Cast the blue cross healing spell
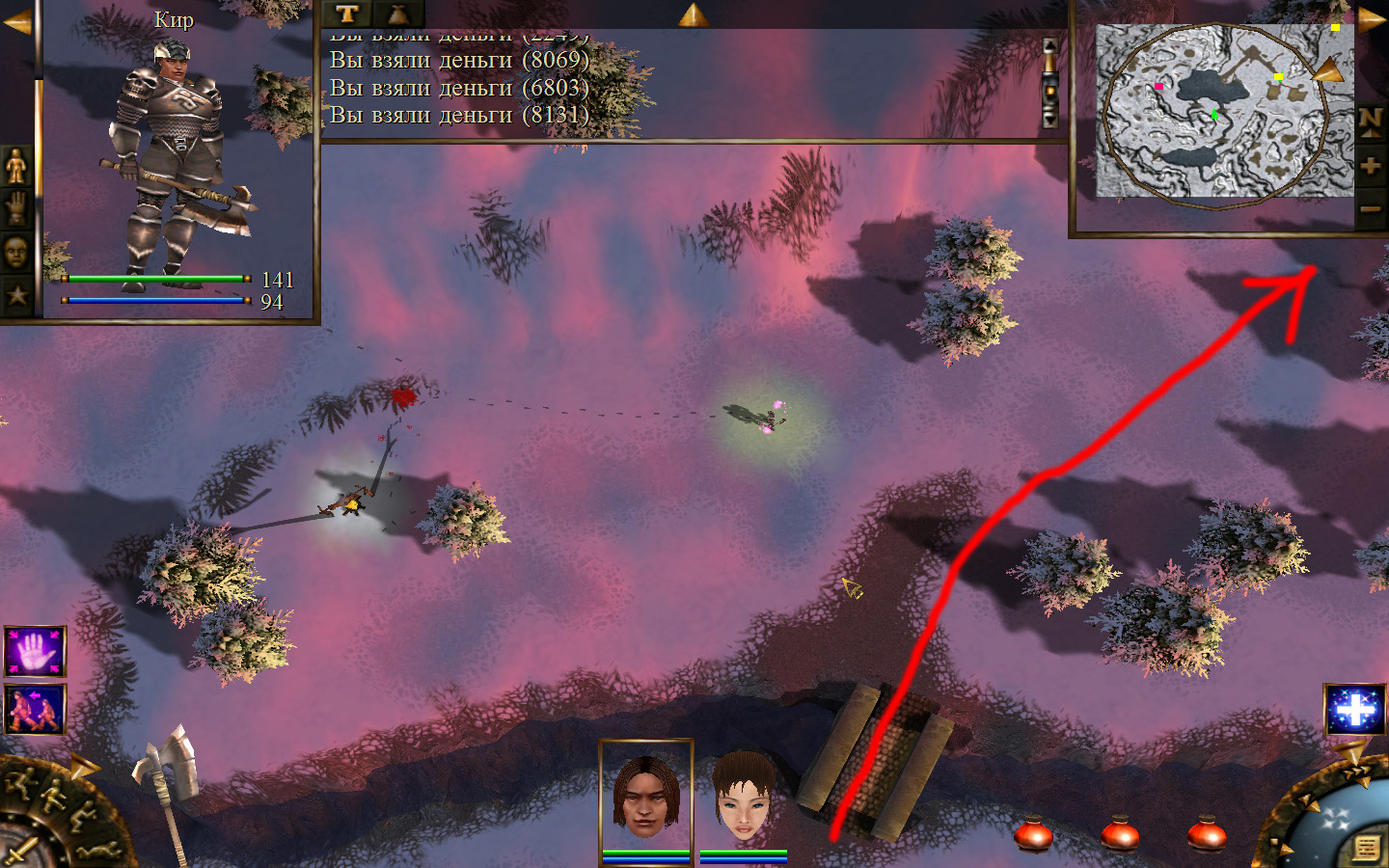 pyautogui.click(x=1354, y=710)
